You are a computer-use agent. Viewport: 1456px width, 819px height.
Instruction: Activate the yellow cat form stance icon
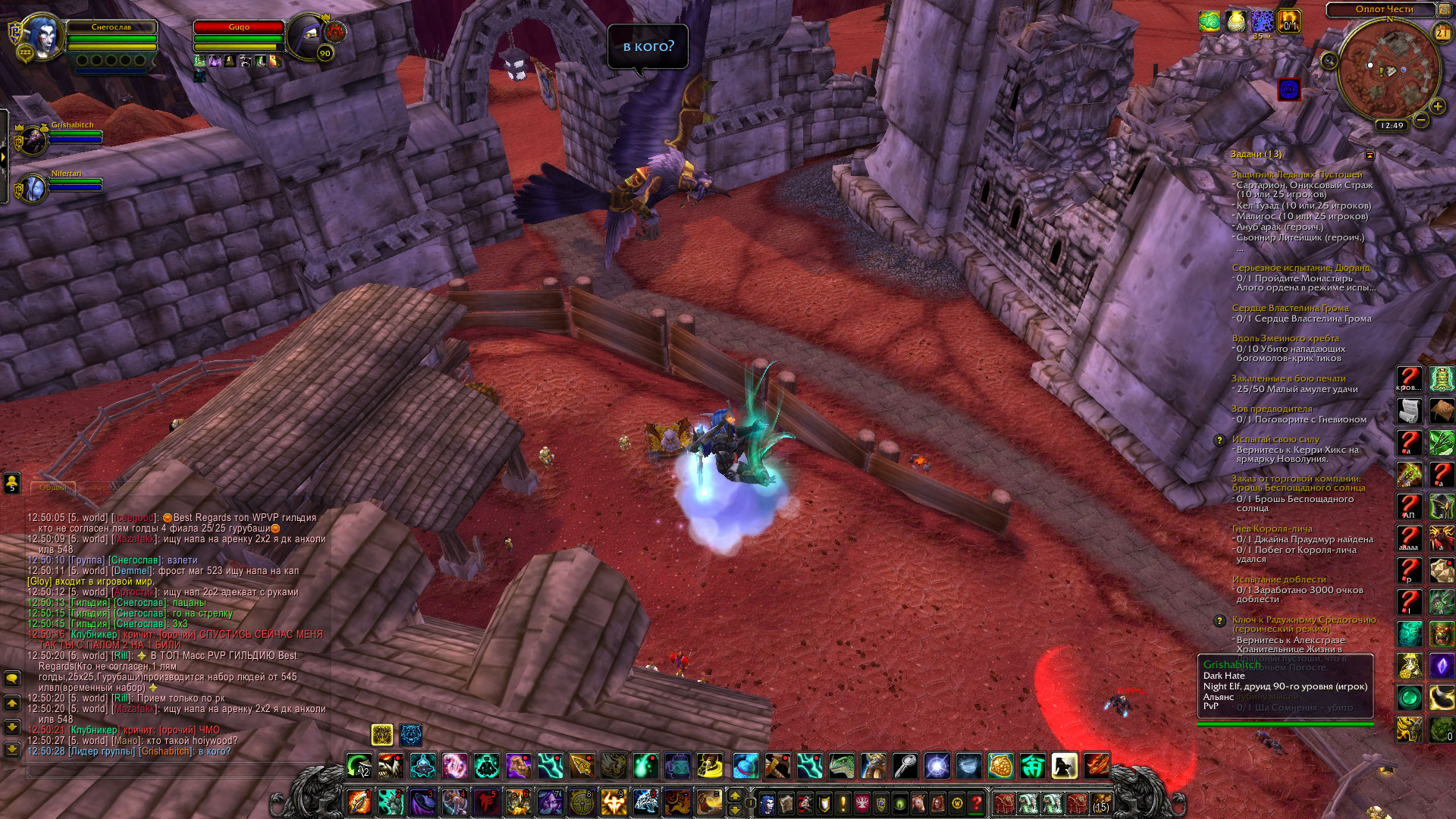pyautogui.click(x=382, y=734)
